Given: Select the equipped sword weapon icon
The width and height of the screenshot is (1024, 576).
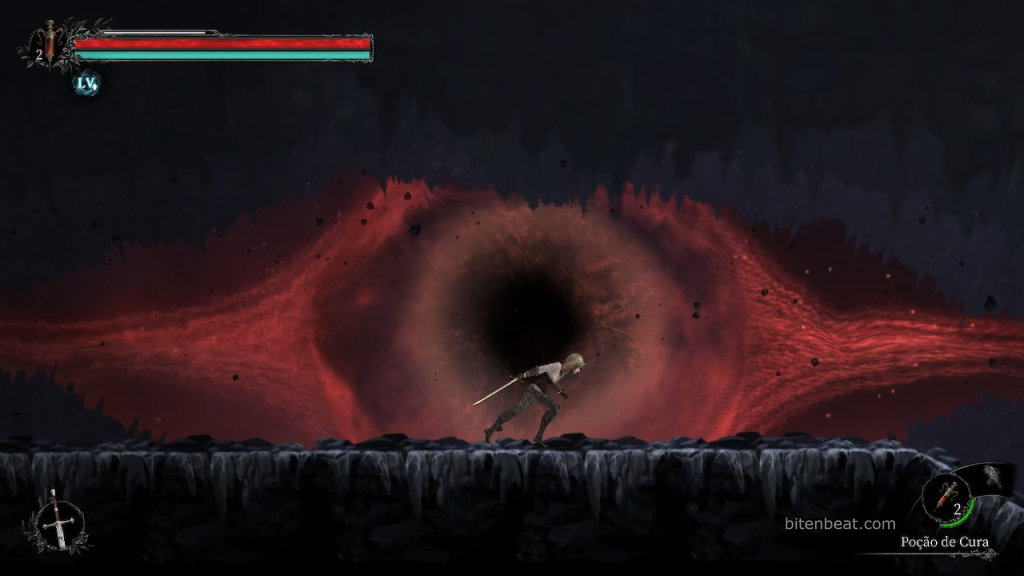Looking at the screenshot, I should pos(55,521).
